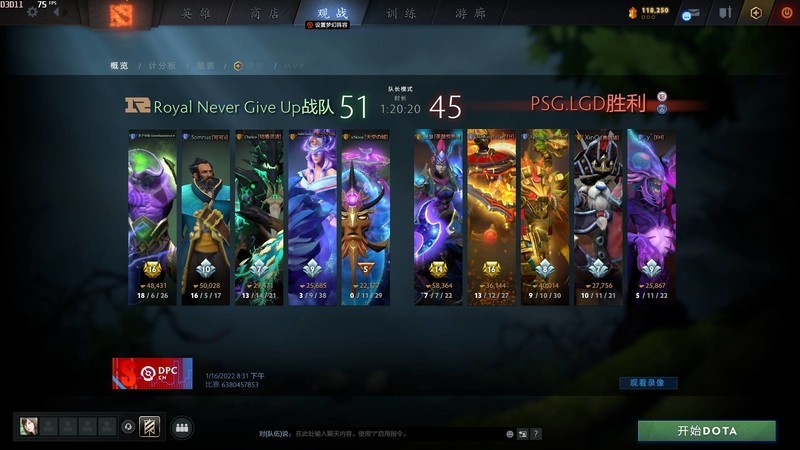Screen dimensions: 800x450
Task: Open settings with the gear icon
Action: (x=32, y=12)
